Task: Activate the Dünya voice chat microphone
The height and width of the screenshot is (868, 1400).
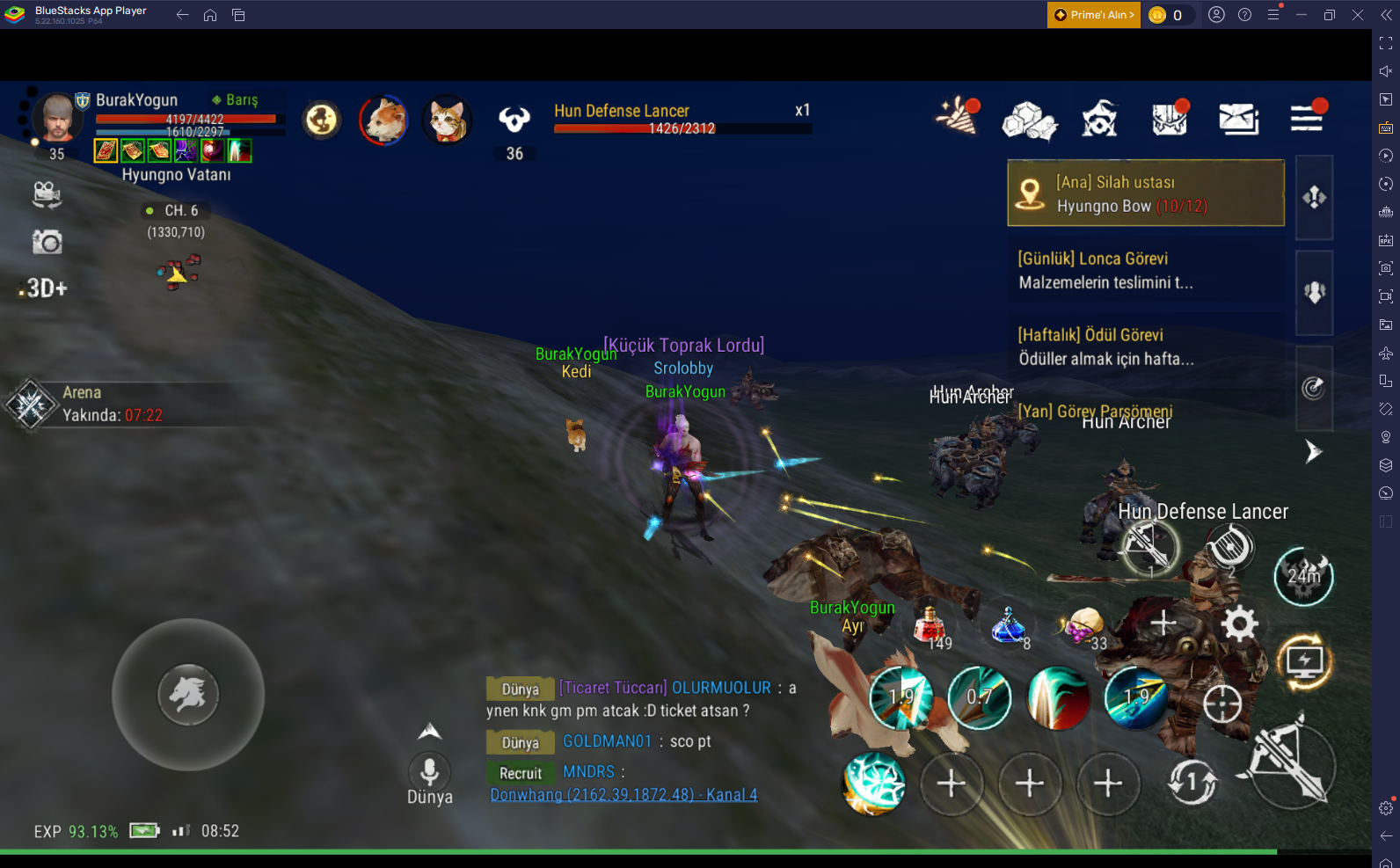Action: pyautogui.click(x=429, y=772)
